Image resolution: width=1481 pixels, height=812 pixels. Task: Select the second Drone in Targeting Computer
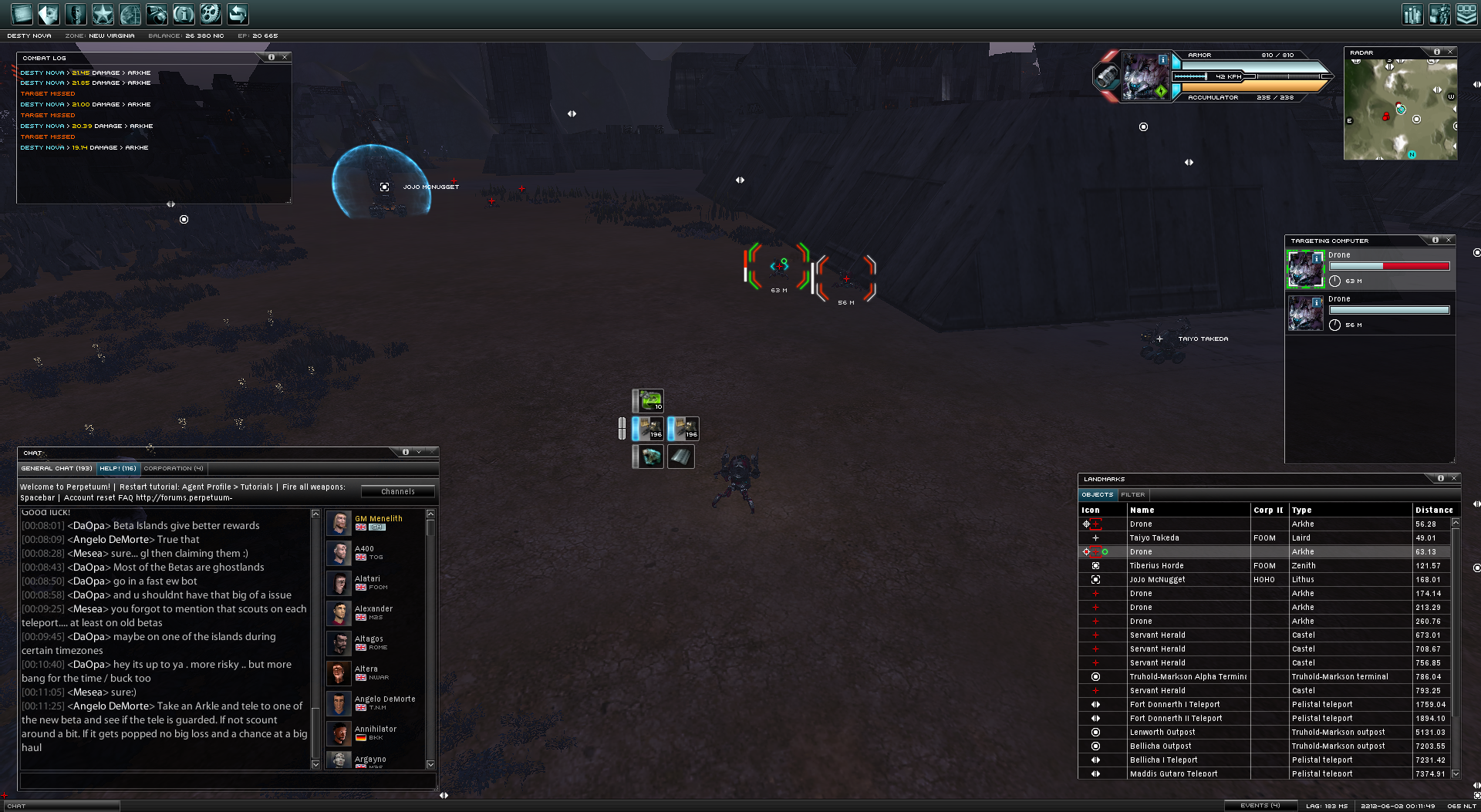coord(1370,312)
